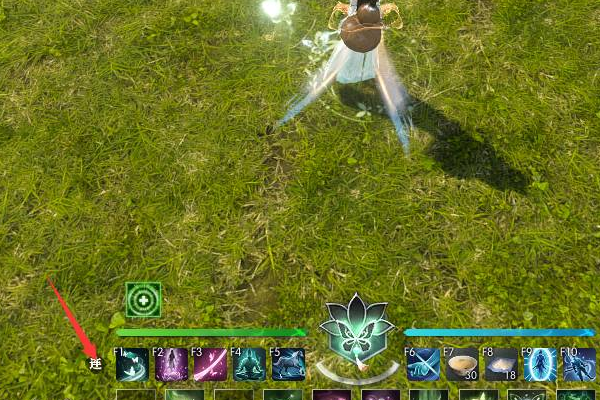This screenshot has height=400, width=600.
Task: Use the F6 crossed blades skill
Action: [423, 364]
